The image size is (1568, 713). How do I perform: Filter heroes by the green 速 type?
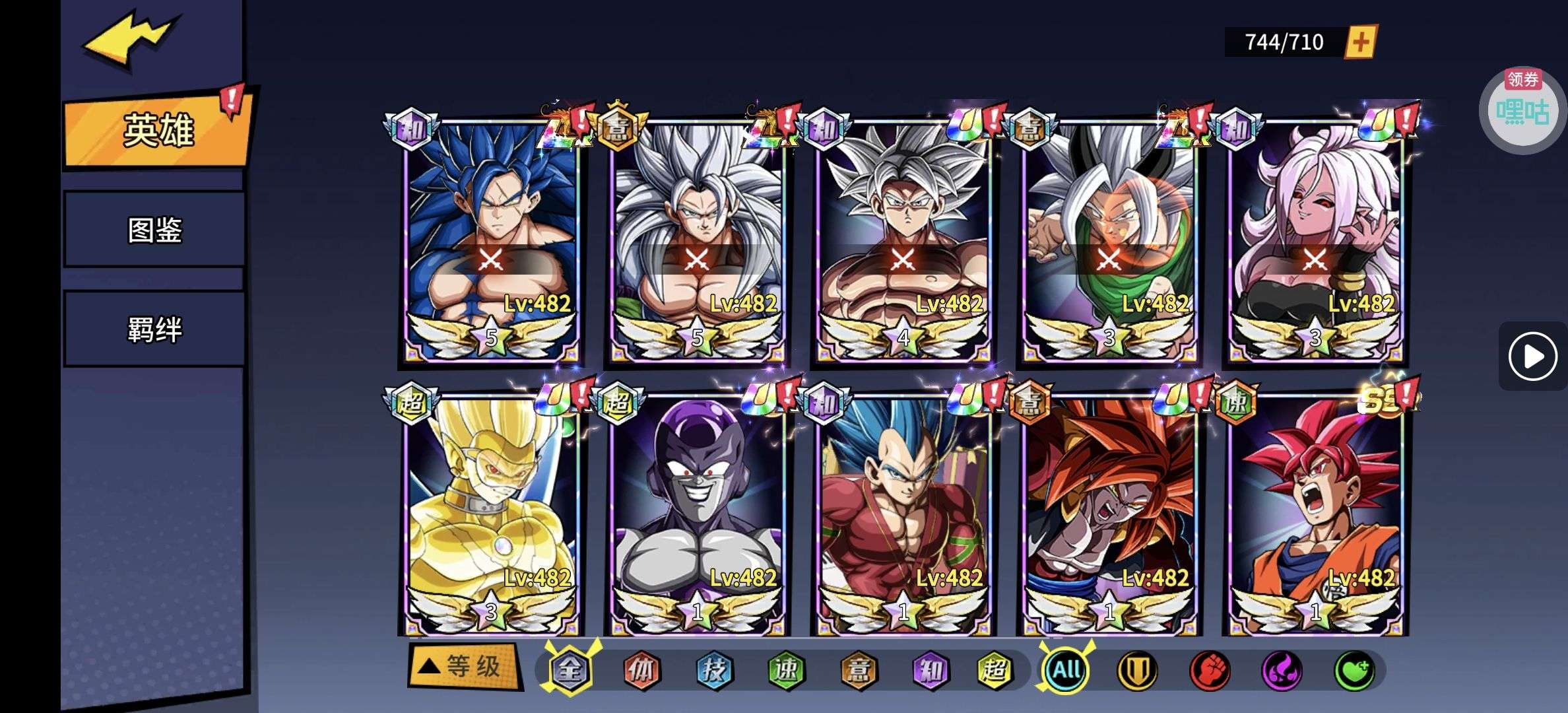click(786, 670)
